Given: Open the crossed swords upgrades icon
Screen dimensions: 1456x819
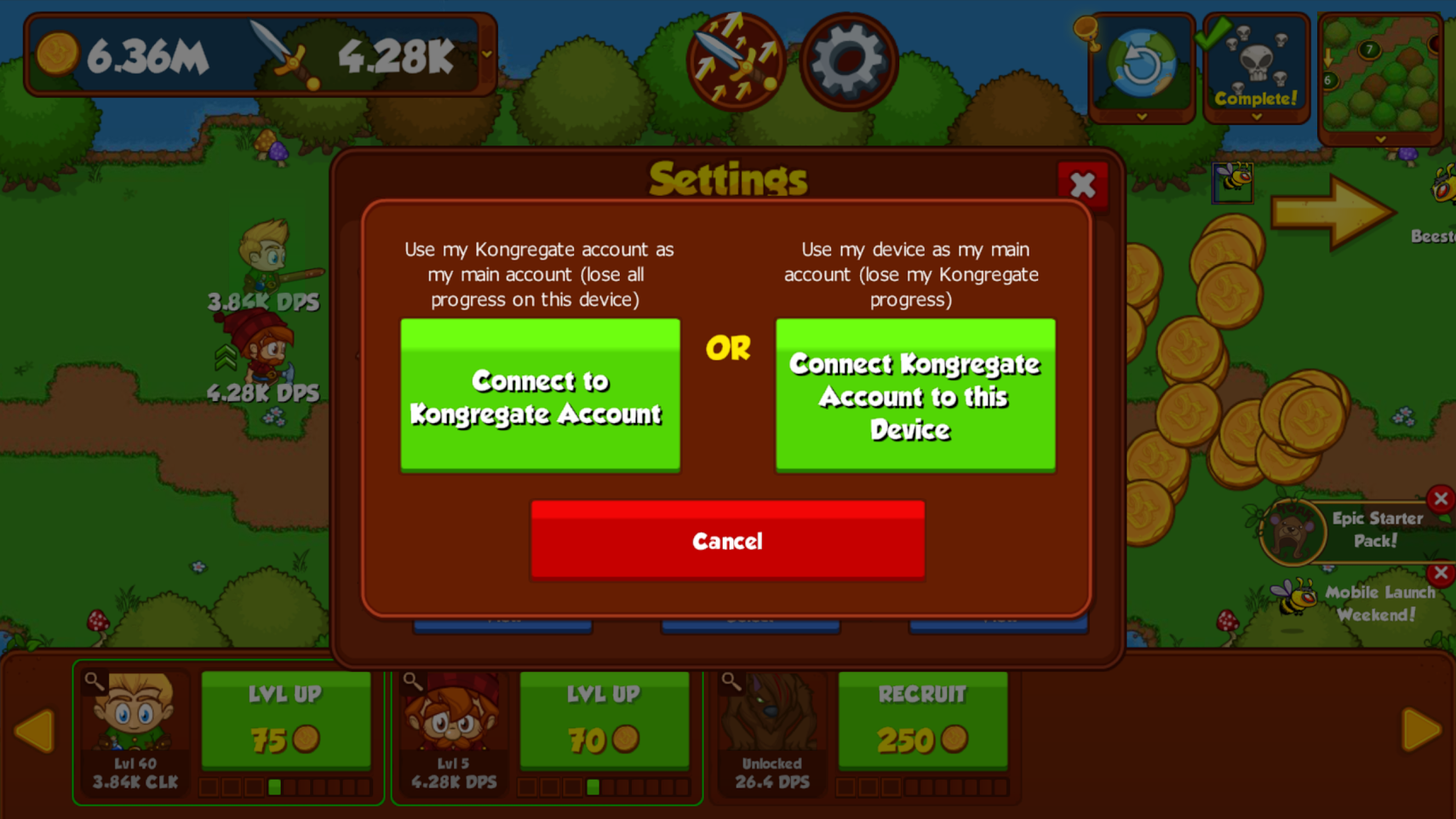Looking at the screenshot, I should tap(735, 61).
